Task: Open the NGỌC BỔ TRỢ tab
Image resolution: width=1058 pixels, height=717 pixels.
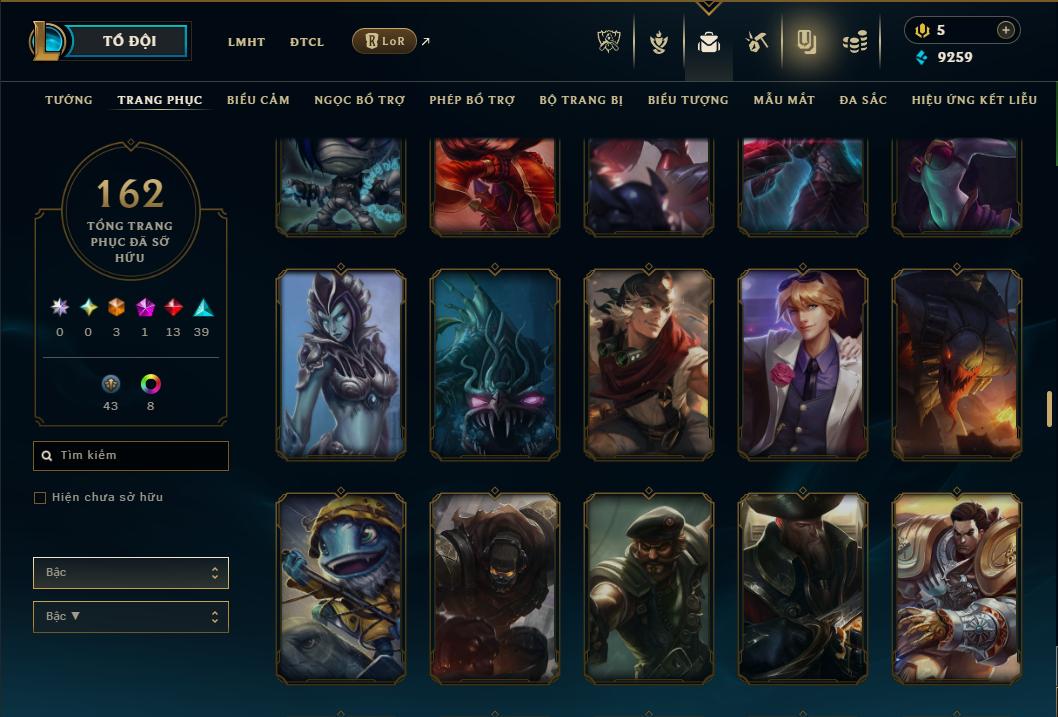Action: (x=359, y=100)
